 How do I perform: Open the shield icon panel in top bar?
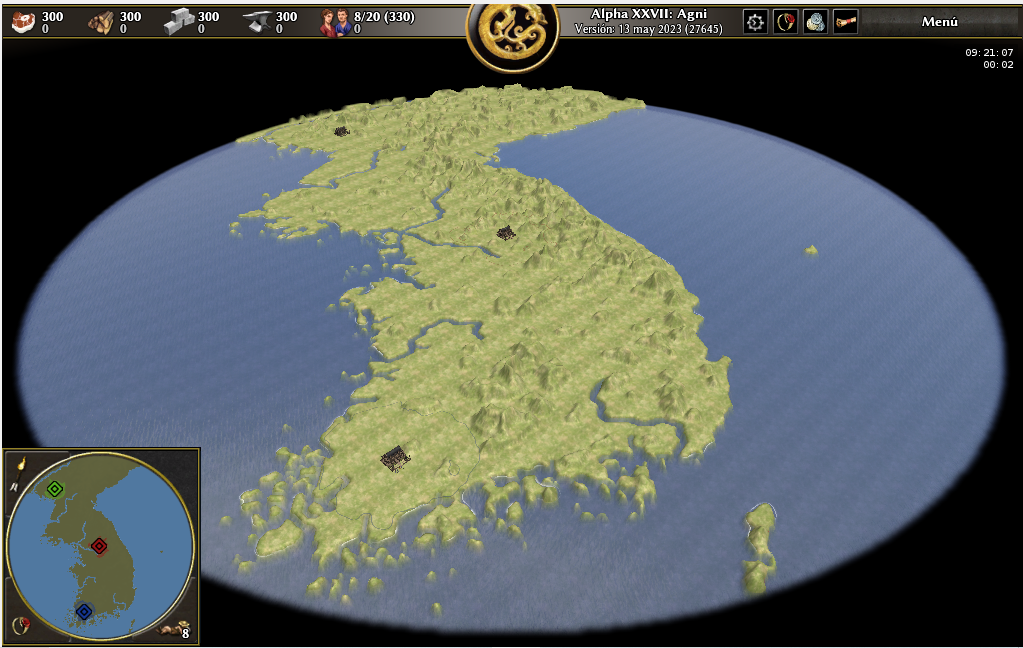[786, 22]
